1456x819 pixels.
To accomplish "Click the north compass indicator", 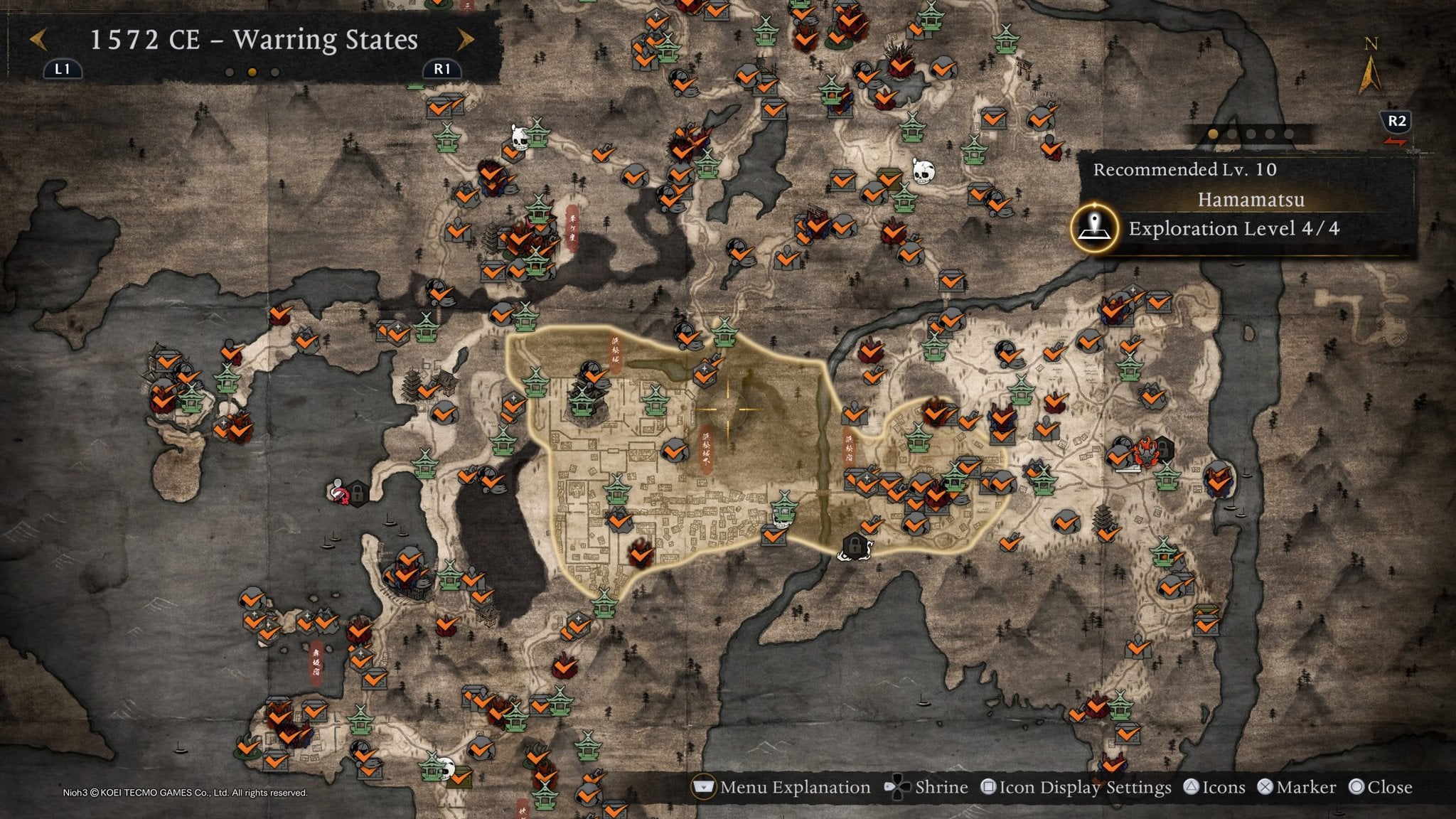I will (1370, 68).
